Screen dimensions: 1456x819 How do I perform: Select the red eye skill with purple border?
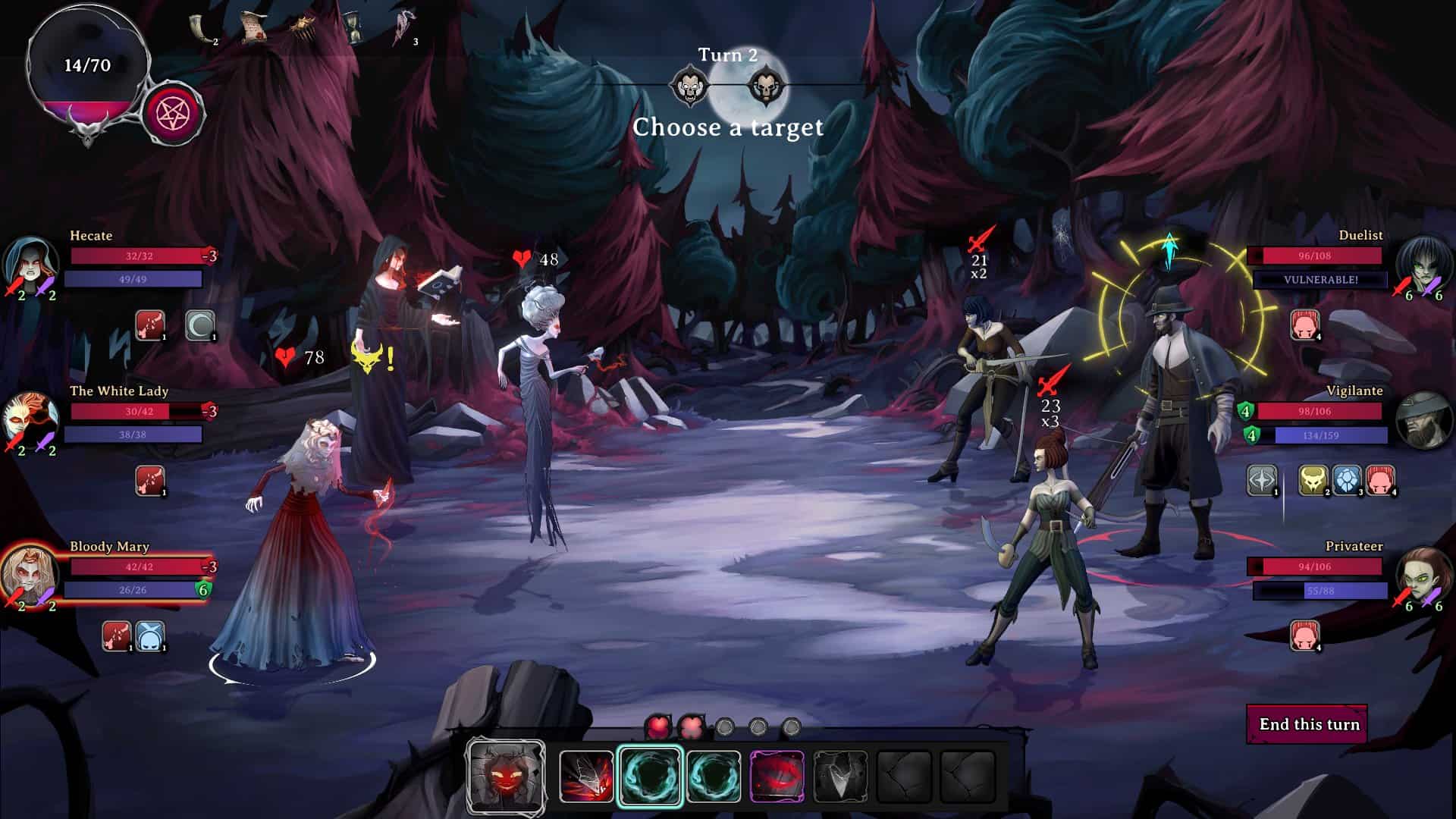pos(777,776)
